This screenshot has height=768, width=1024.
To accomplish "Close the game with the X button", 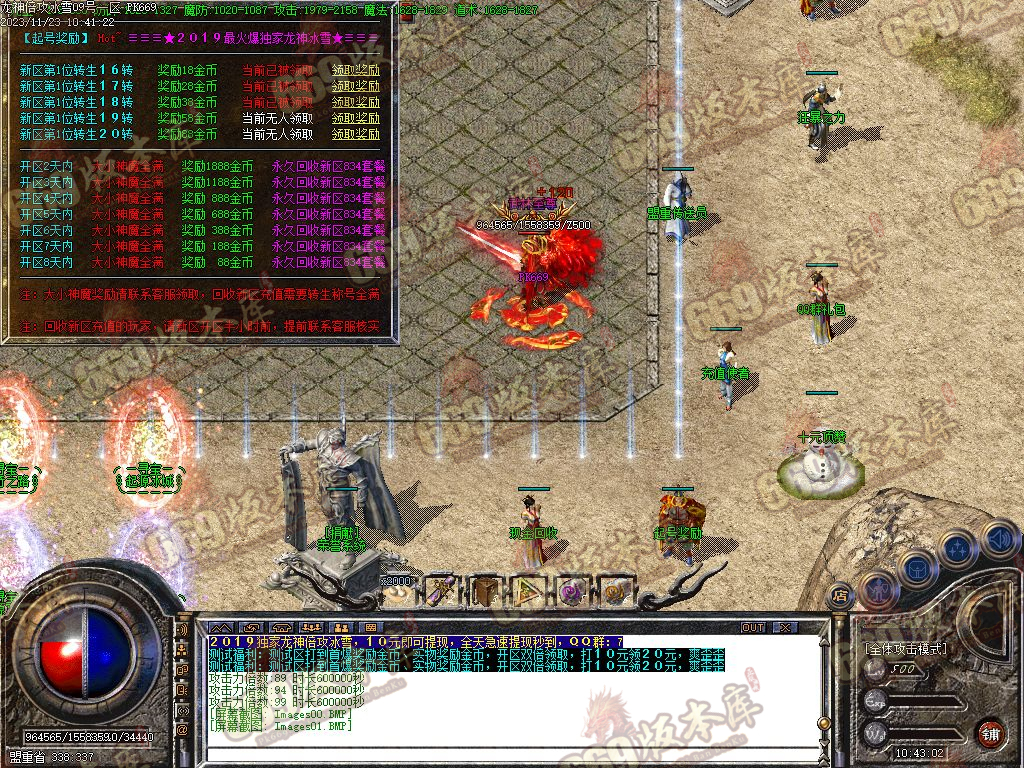I will (784, 627).
